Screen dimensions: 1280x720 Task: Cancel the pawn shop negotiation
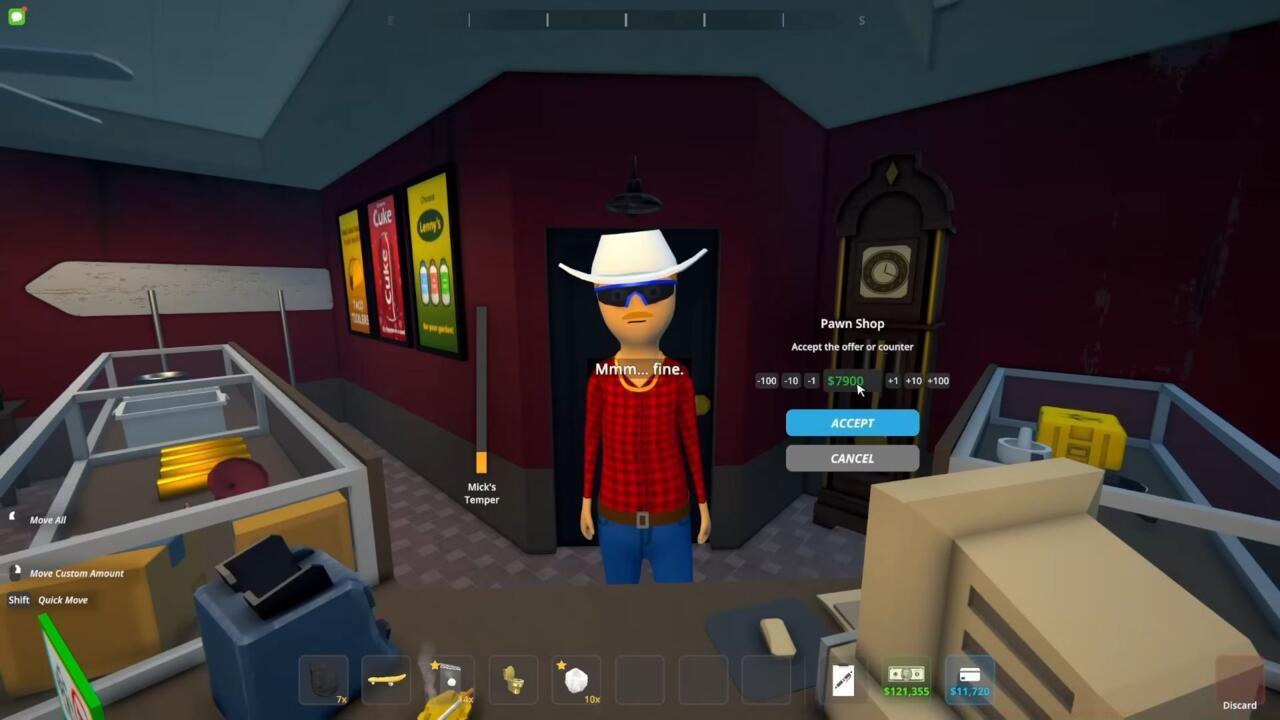tap(852, 458)
